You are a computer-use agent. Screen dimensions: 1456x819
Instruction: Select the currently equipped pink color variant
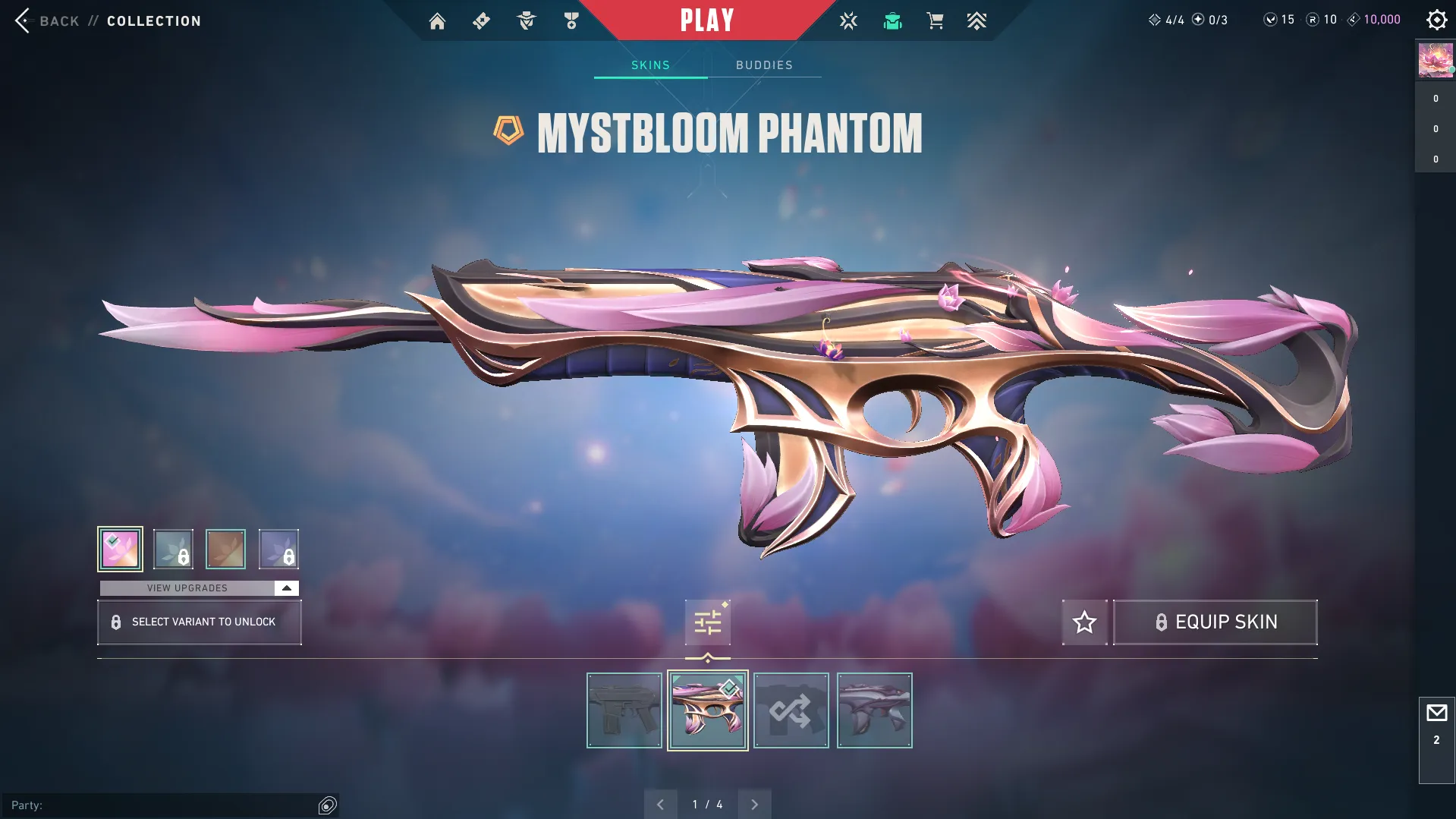tap(120, 548)
